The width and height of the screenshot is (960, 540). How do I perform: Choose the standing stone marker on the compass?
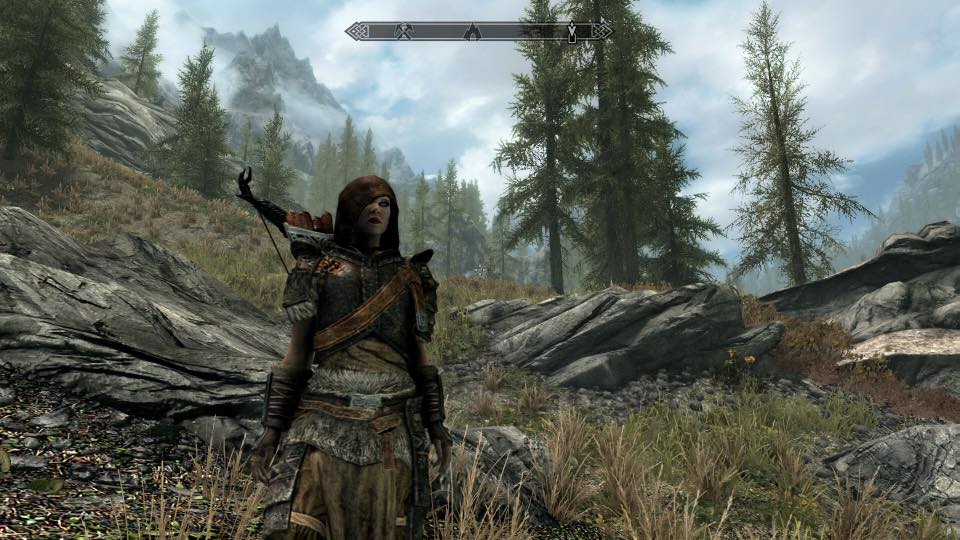[571, 32]
